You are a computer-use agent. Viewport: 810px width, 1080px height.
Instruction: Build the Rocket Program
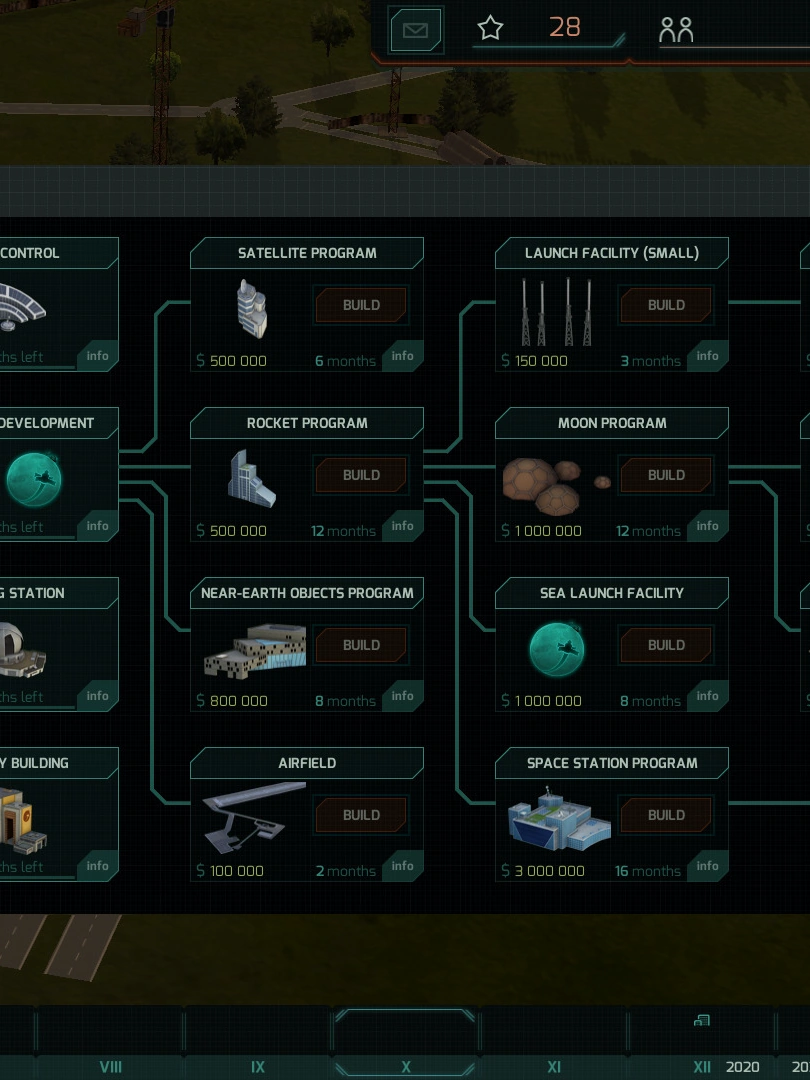coord(361,475)
